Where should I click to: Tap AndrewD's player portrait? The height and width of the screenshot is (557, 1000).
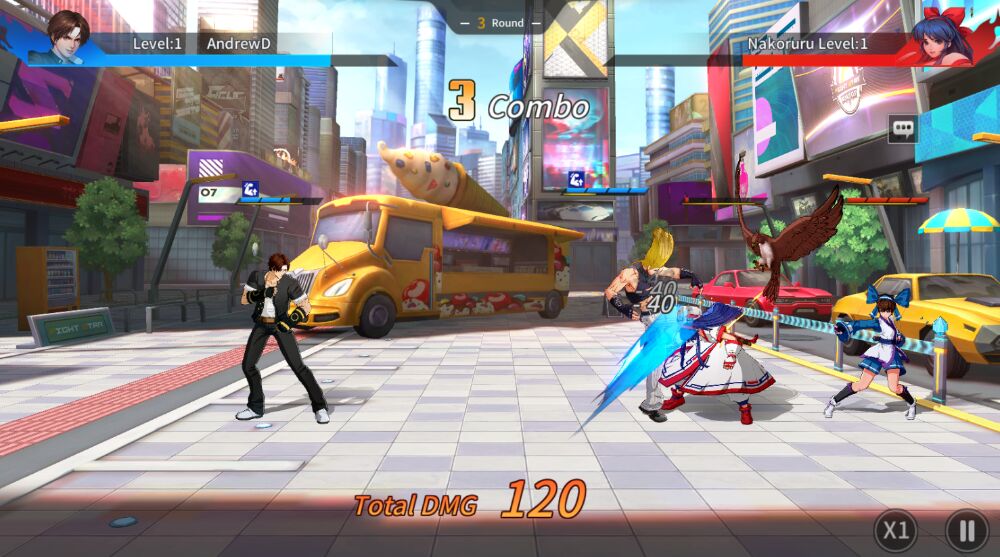(x=68, y=37)
